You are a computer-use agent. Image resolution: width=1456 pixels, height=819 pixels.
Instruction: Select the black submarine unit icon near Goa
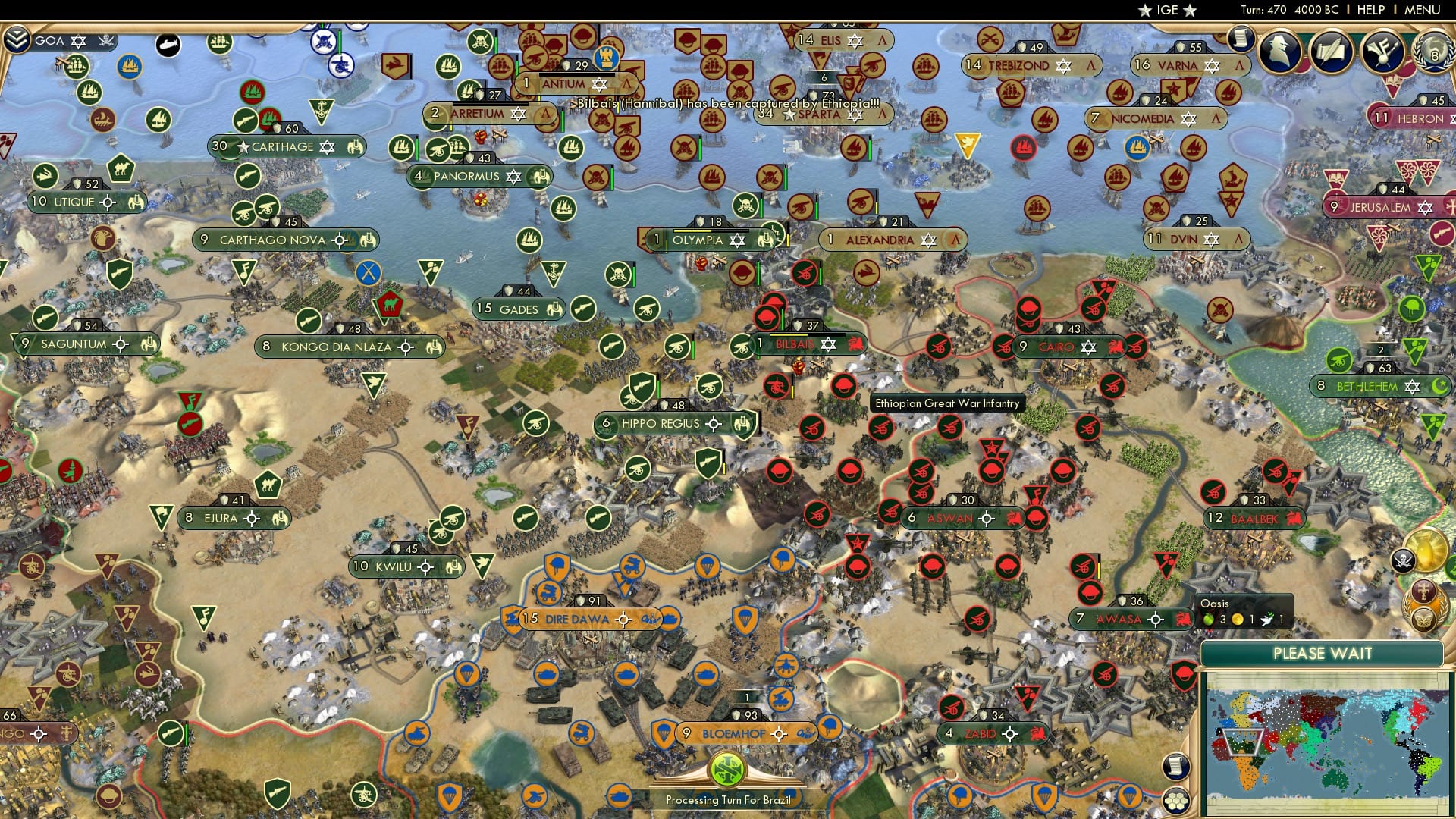click(169, 45)
